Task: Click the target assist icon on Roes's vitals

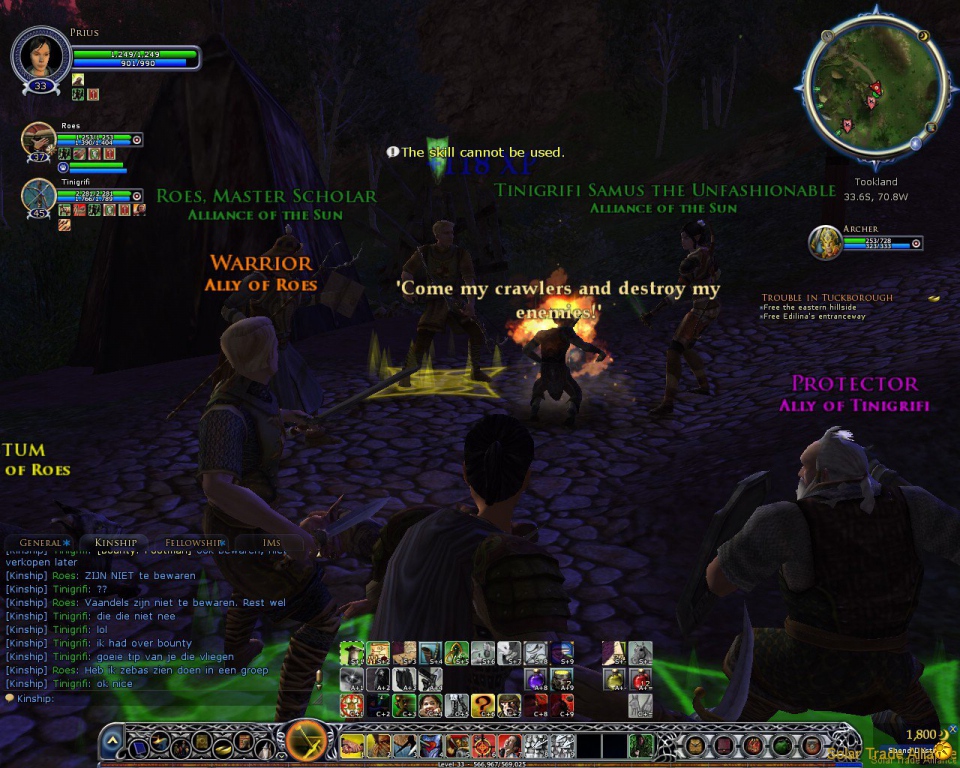Action: (137, 139)
